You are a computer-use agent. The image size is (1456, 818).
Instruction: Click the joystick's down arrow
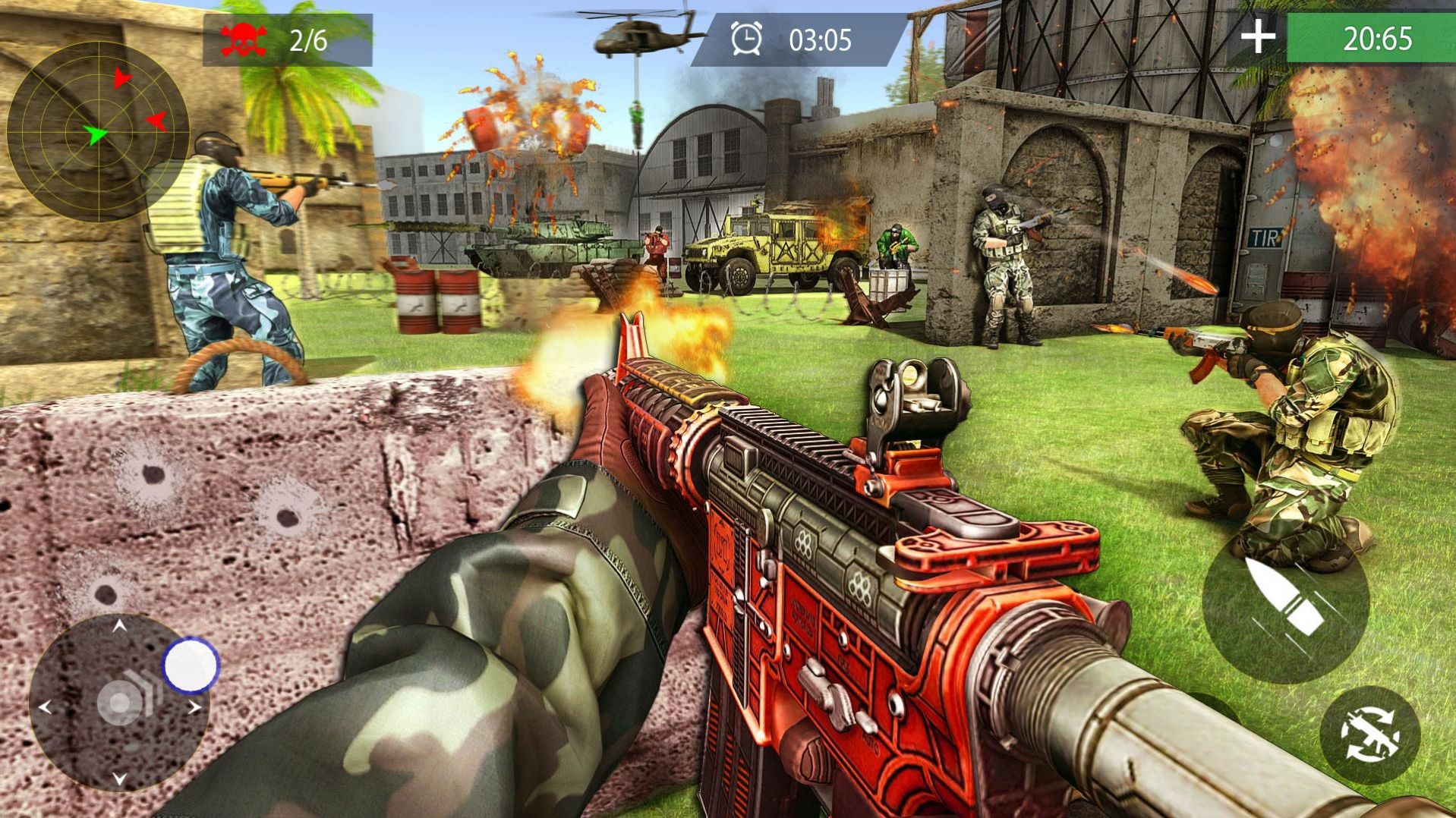tap(119, 779)
